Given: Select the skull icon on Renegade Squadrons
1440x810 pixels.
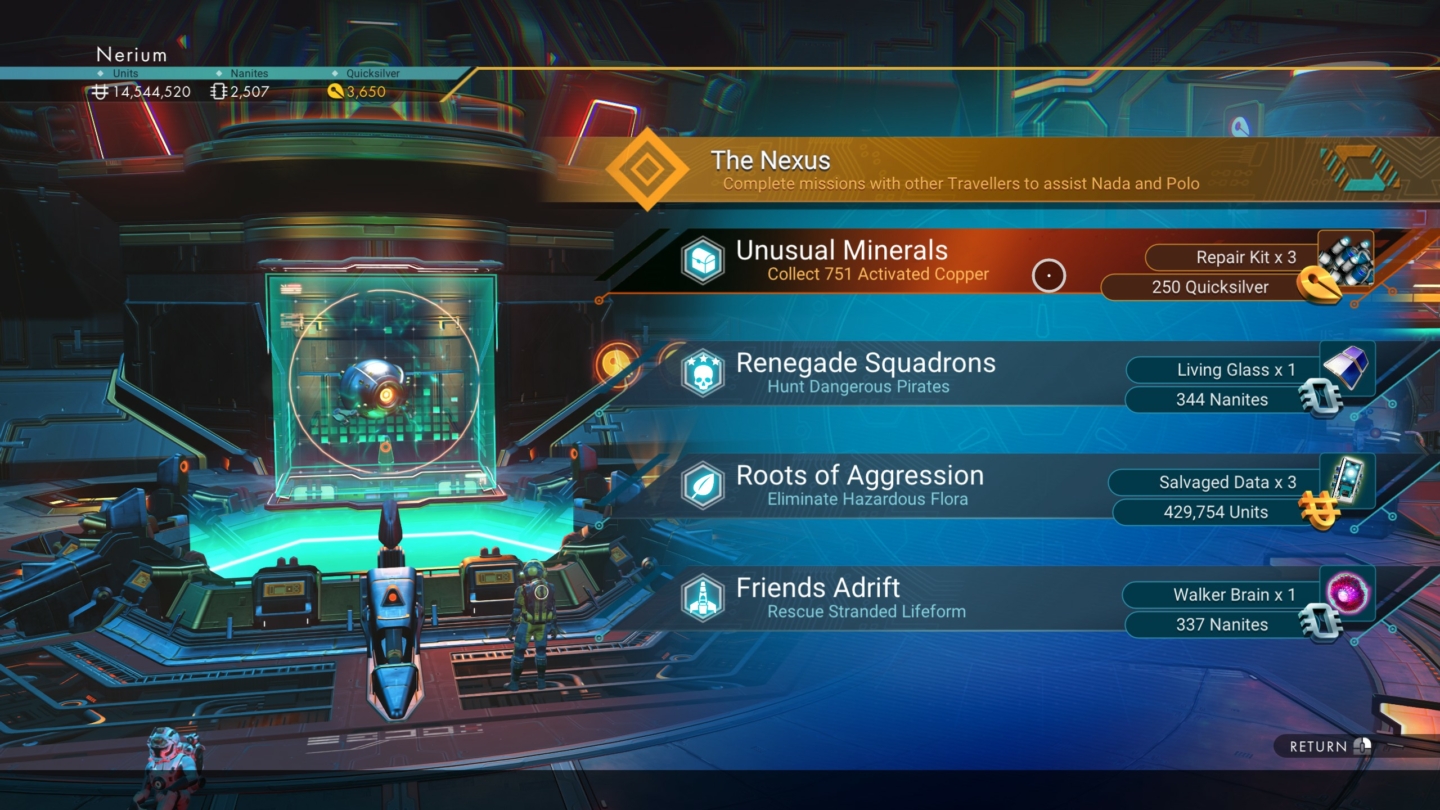Looking at the screenshot, I should (704, 374).
